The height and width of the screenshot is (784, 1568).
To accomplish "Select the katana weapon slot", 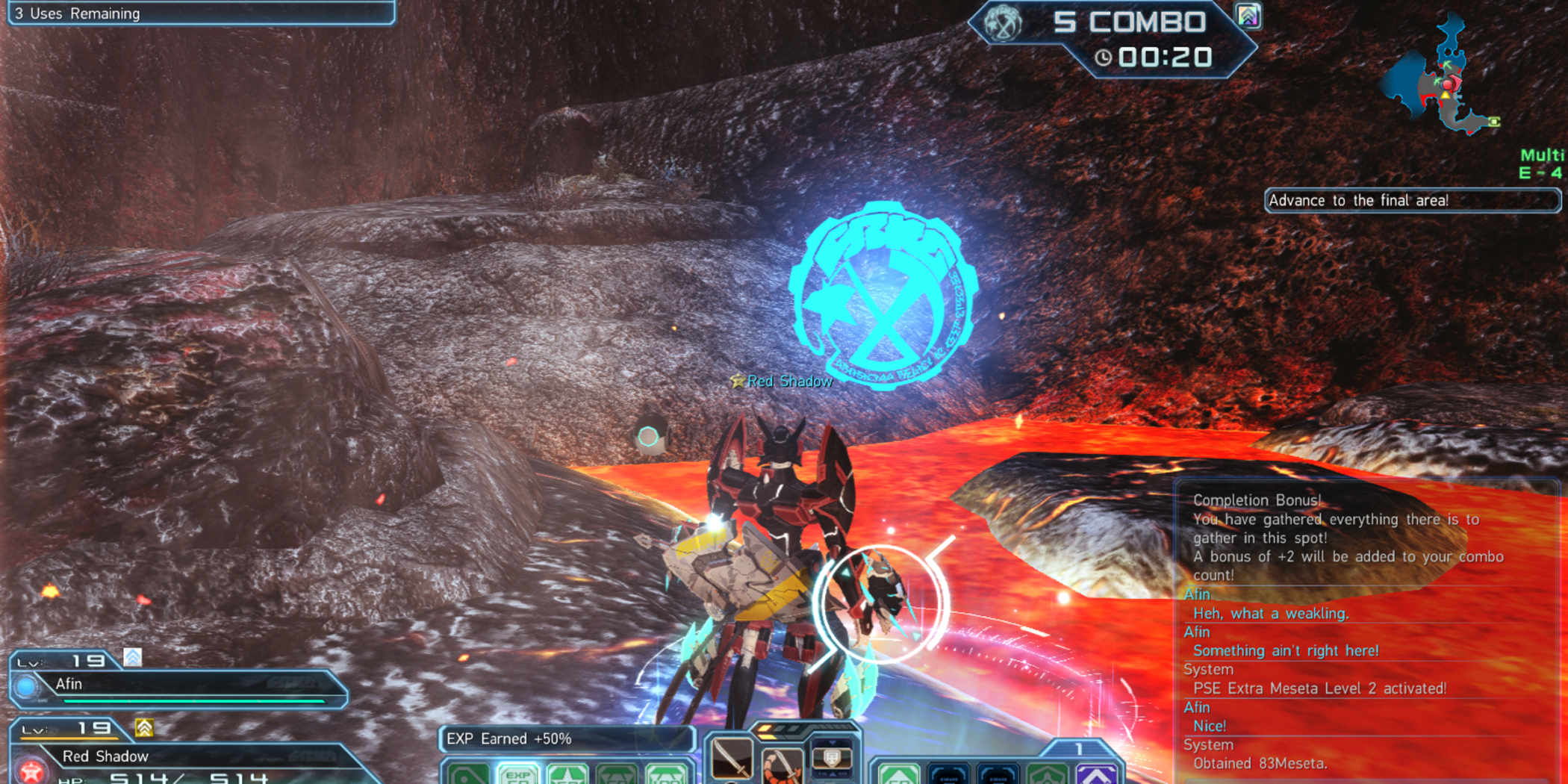I will pyautogui.click(x=731, y=759).
